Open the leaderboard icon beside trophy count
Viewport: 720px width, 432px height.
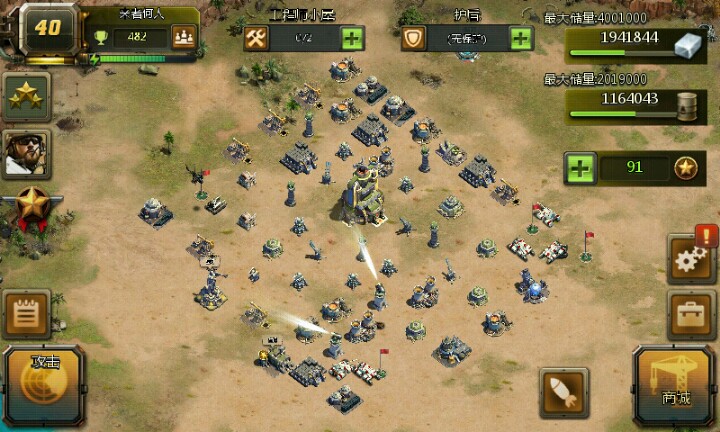(x=182, y=38)
